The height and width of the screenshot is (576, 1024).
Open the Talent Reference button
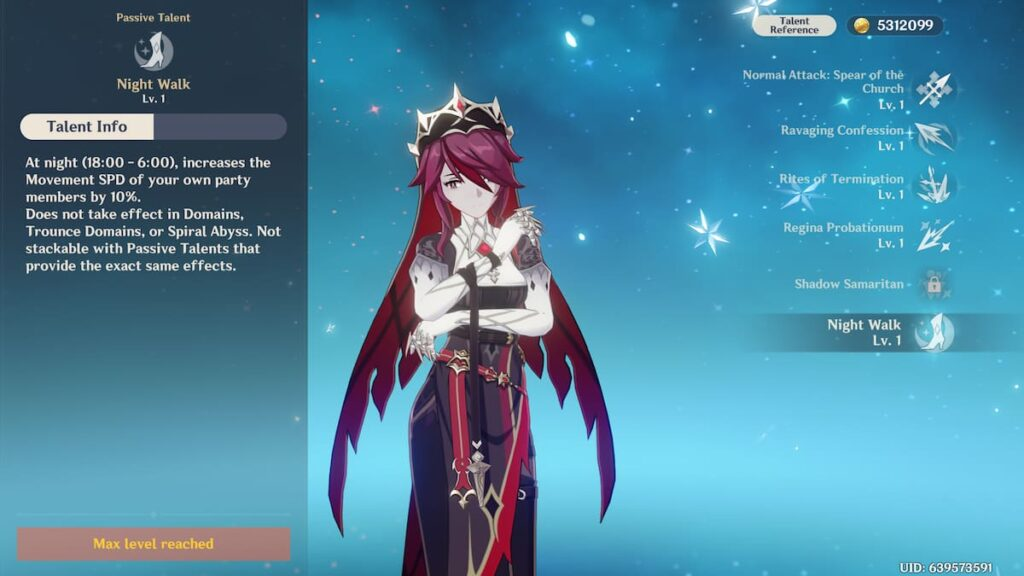[794, 25]
